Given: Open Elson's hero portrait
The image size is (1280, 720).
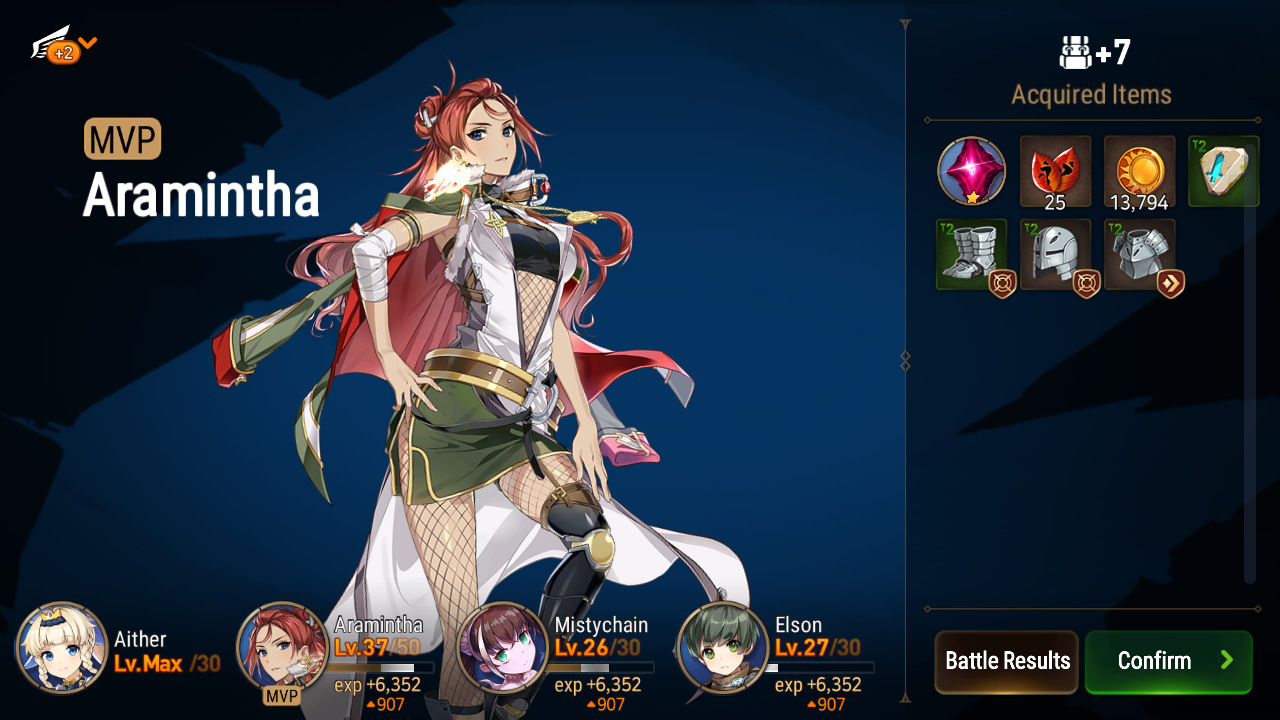Looking at the screenshot, I should click(722, 648).
